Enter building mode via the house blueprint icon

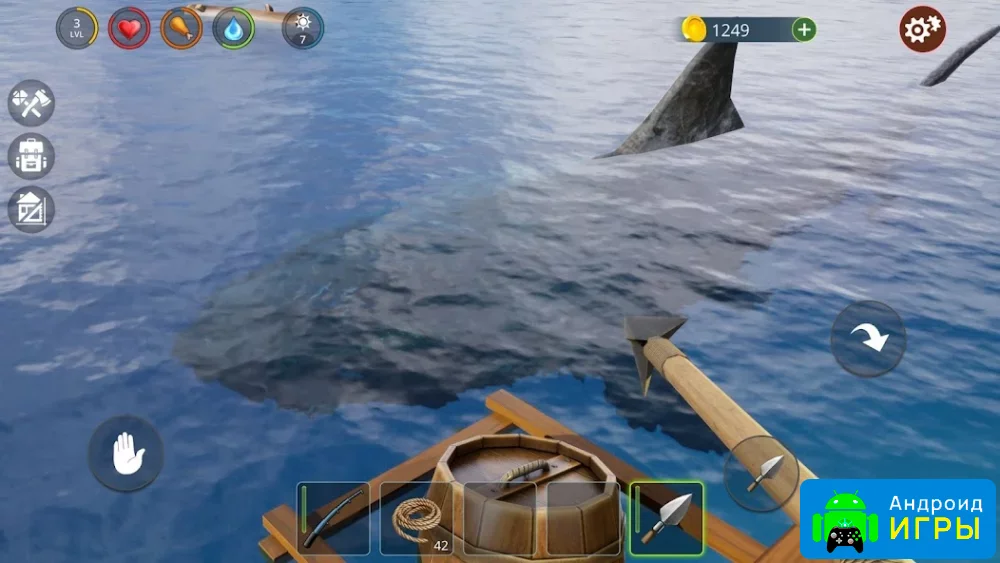point(31,210)
